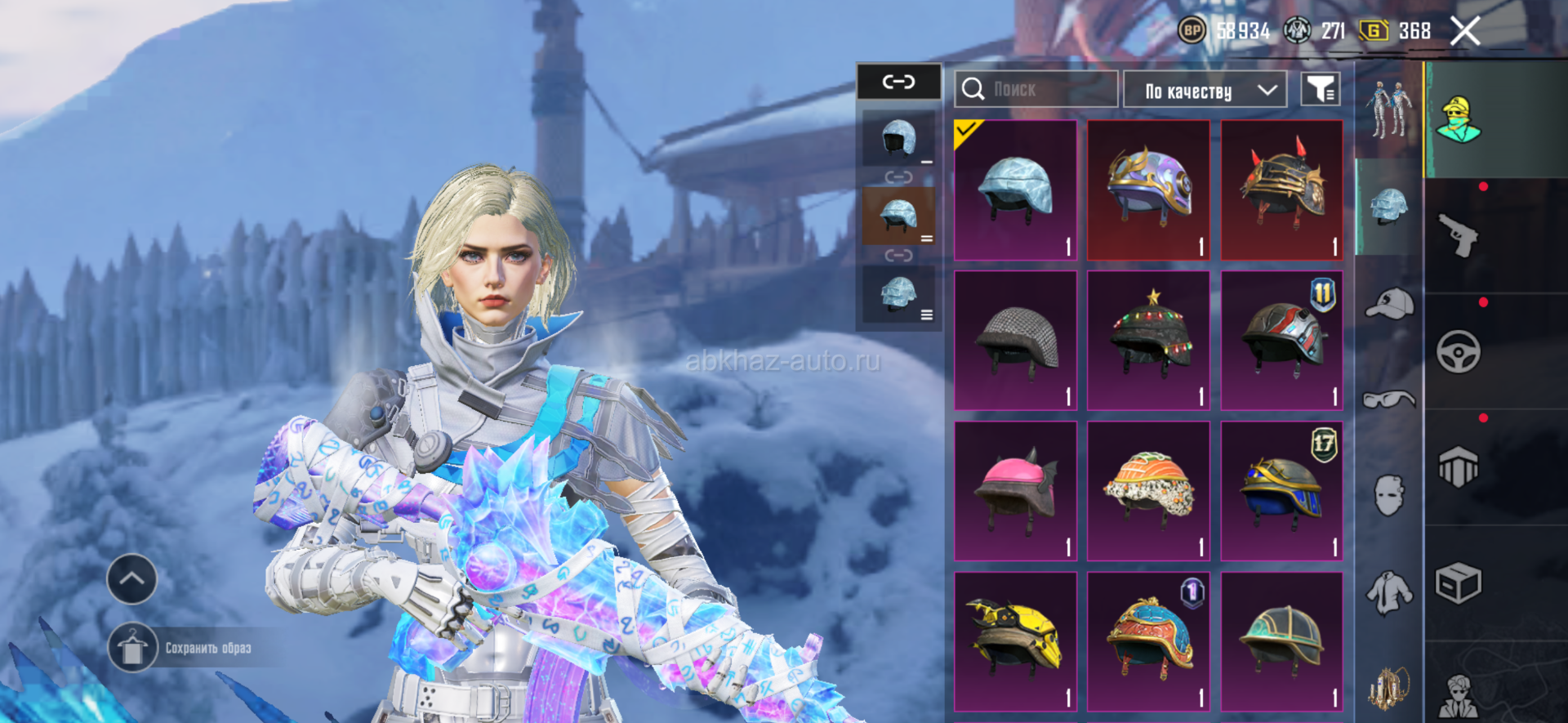Switch to the cap headwear category
This screenshot has height=723, width=1568.
pos(1389,304)
